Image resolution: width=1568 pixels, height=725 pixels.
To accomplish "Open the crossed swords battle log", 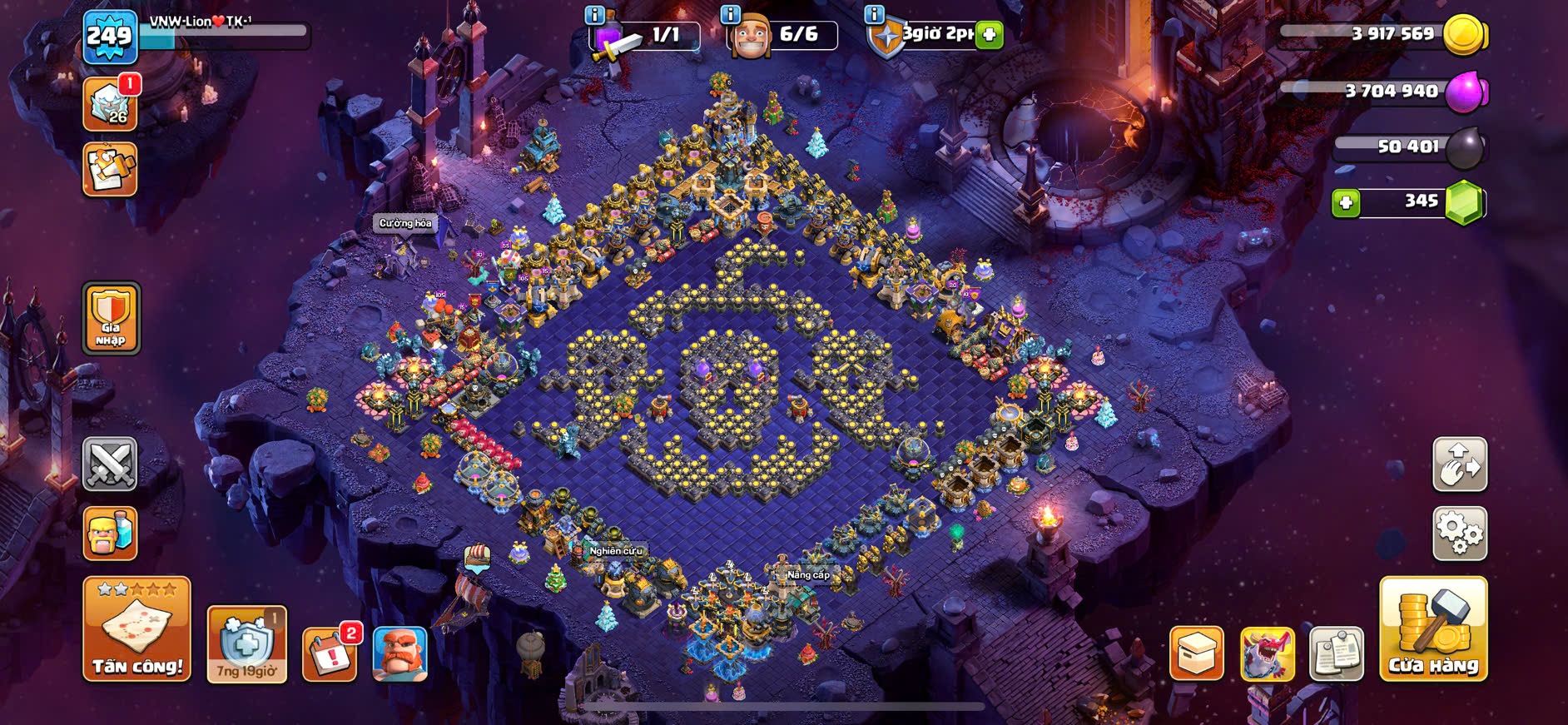I will pyautogui.click(x=110, y=464).
